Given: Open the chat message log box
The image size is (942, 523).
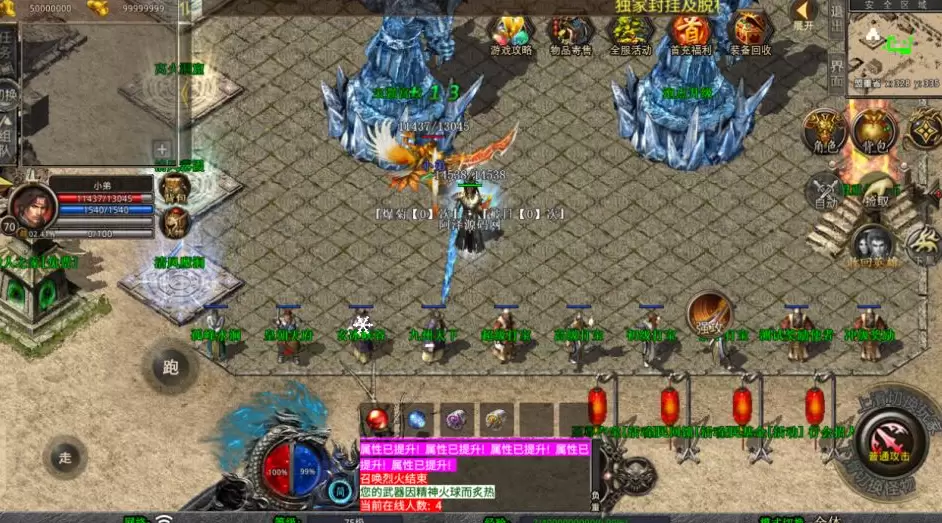Looking at the screenshot, I should click(x=475, y=478).
